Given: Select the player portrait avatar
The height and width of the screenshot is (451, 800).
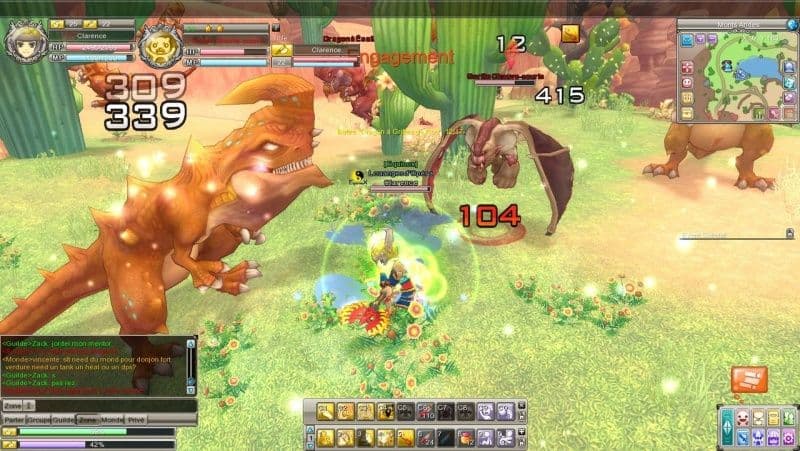Looking at the screenshot, I should pos(24,42).
